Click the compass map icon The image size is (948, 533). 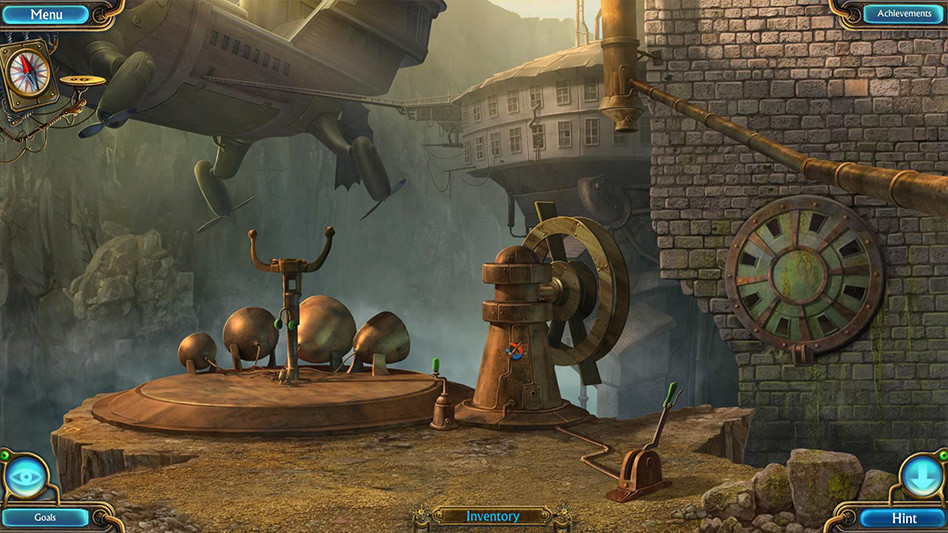pos(30,71)
